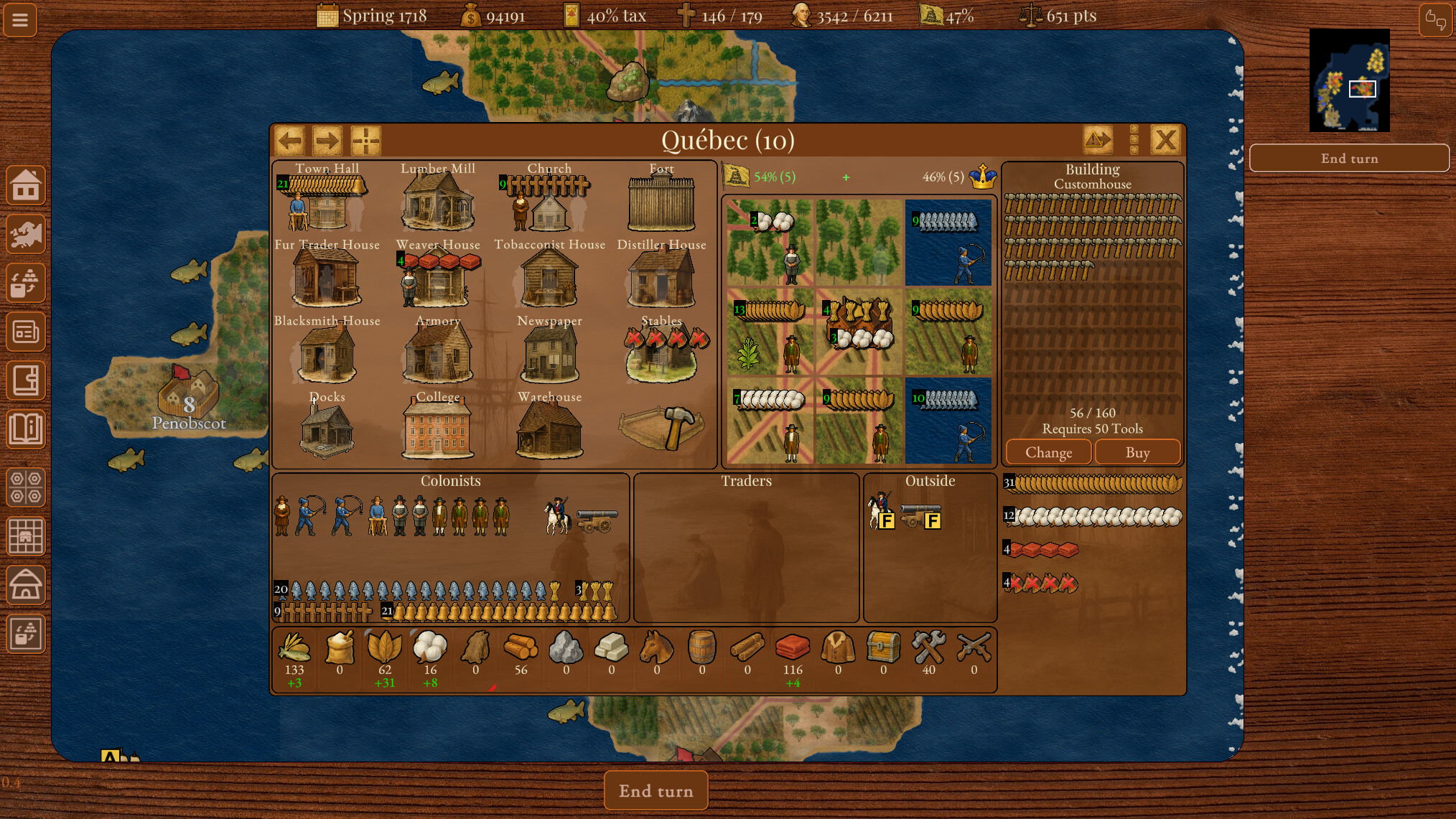Image resolution: width=1456 pixels, height=819 pixels.
Task: Open the hamburger main menu
Action: 19,20
